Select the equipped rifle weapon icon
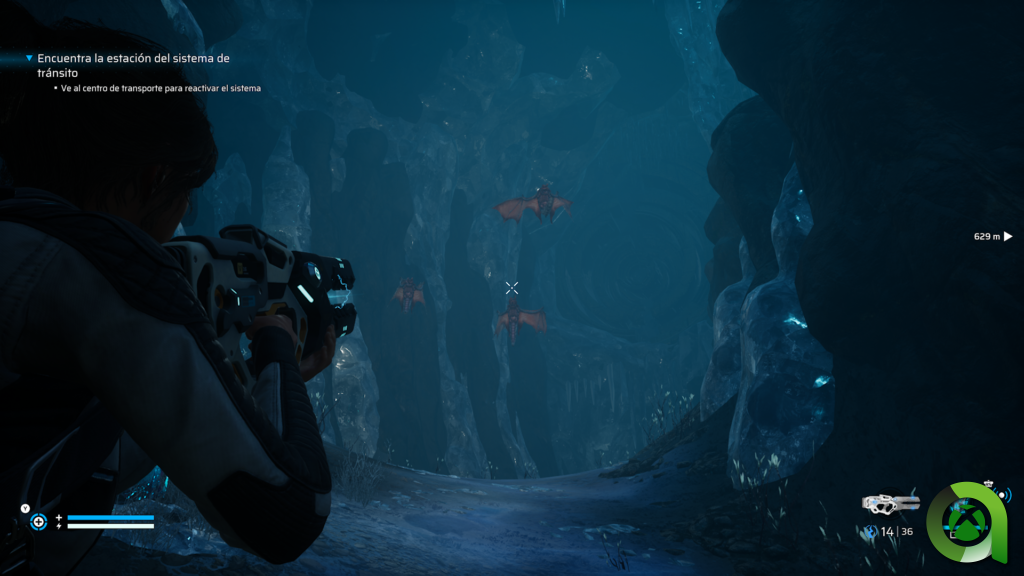The image size is (1024, 576). [889, 504]
